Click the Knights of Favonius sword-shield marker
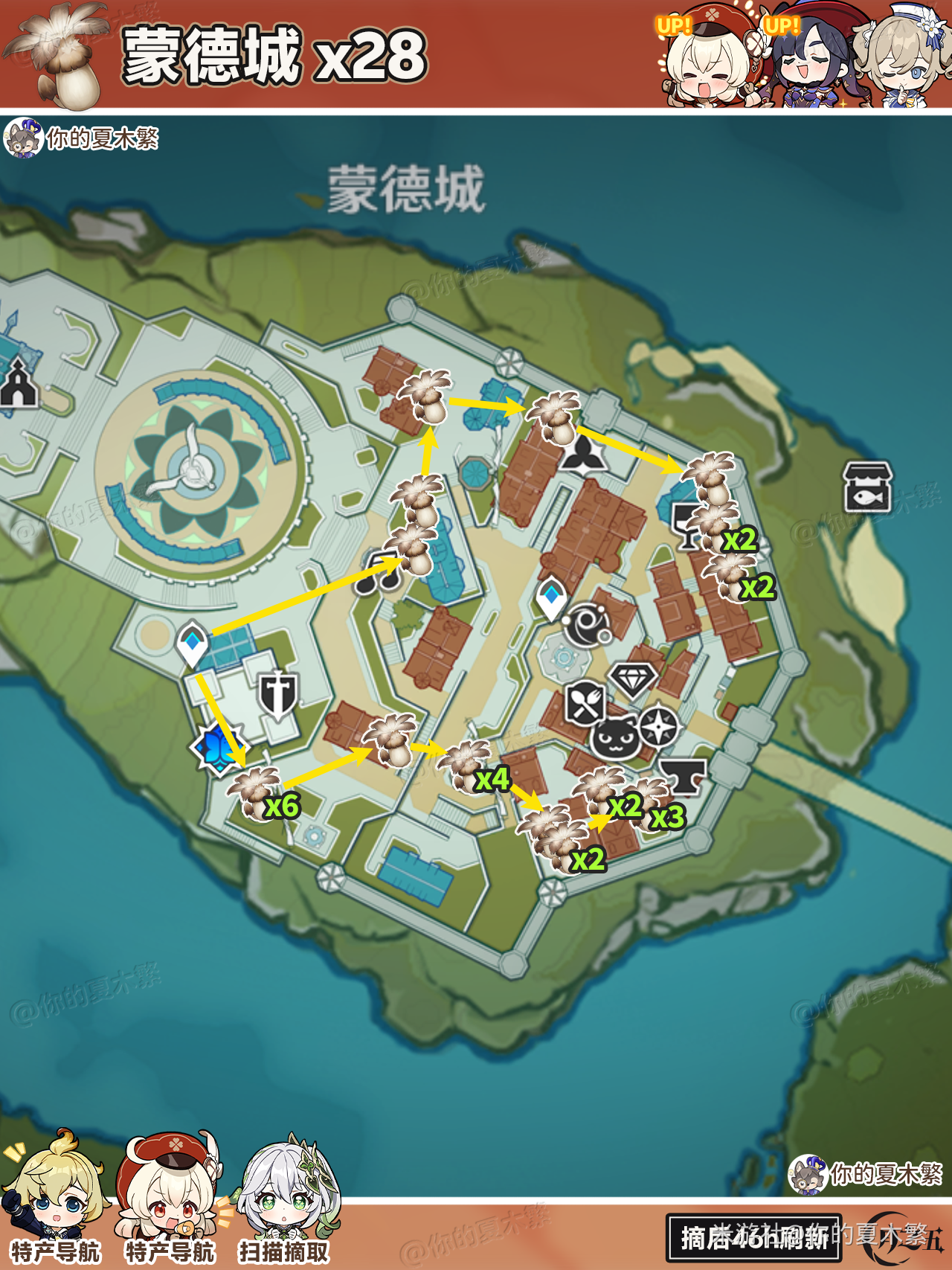The image size is (952, 1270). click(277, 694)
